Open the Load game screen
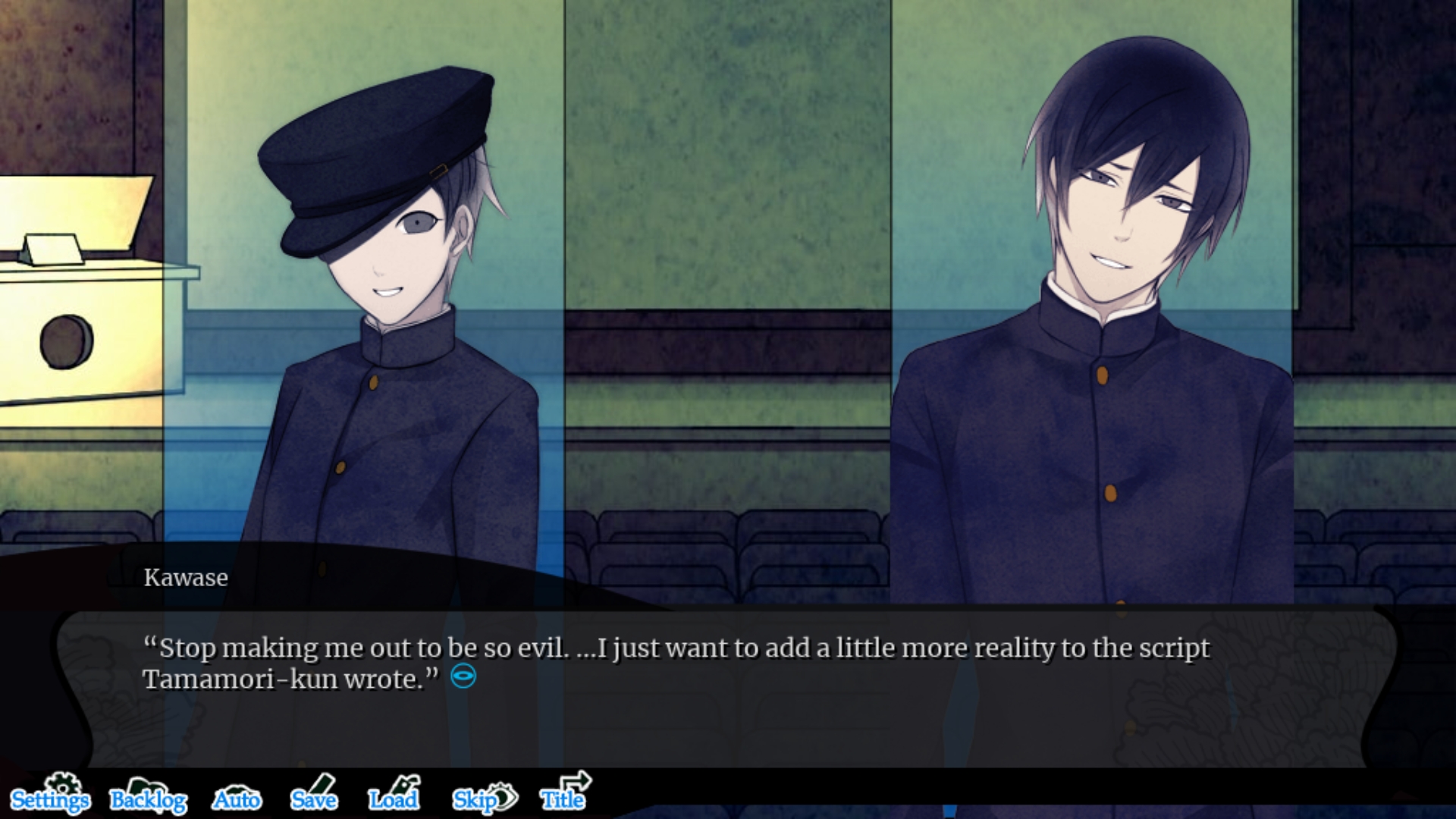This screenshot has width=1456, height=819. point(394,797)
